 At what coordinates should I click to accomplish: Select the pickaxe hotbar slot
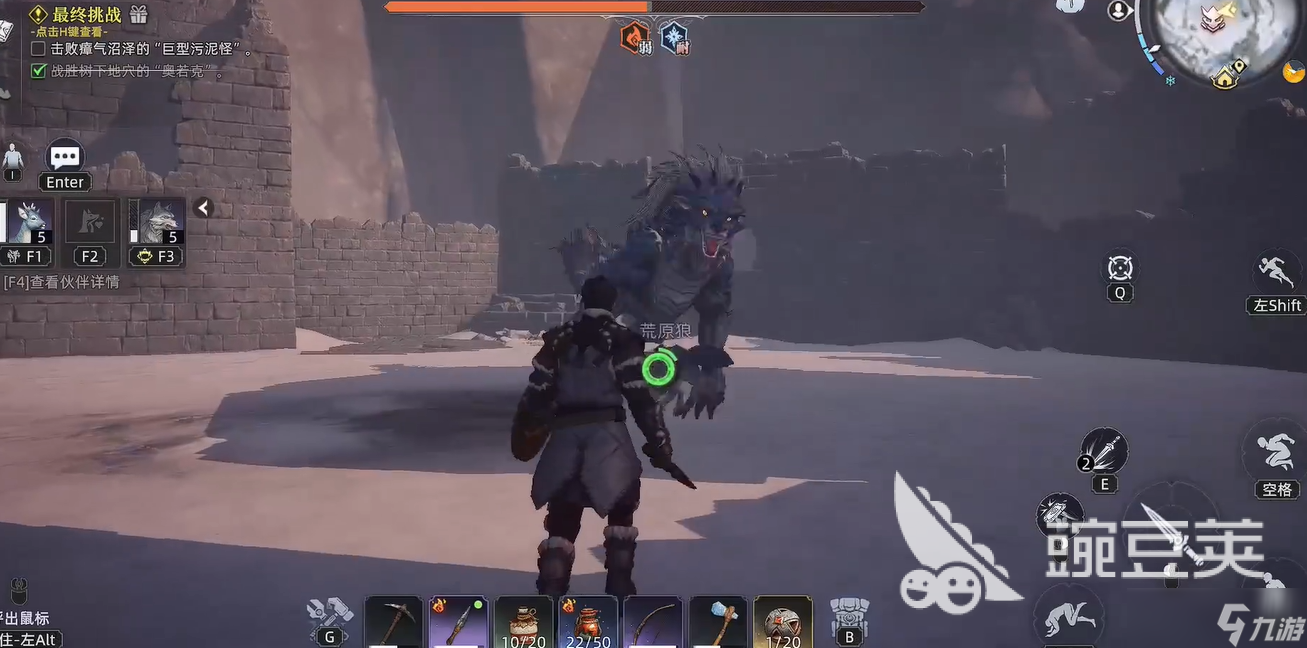click(392, 622)
